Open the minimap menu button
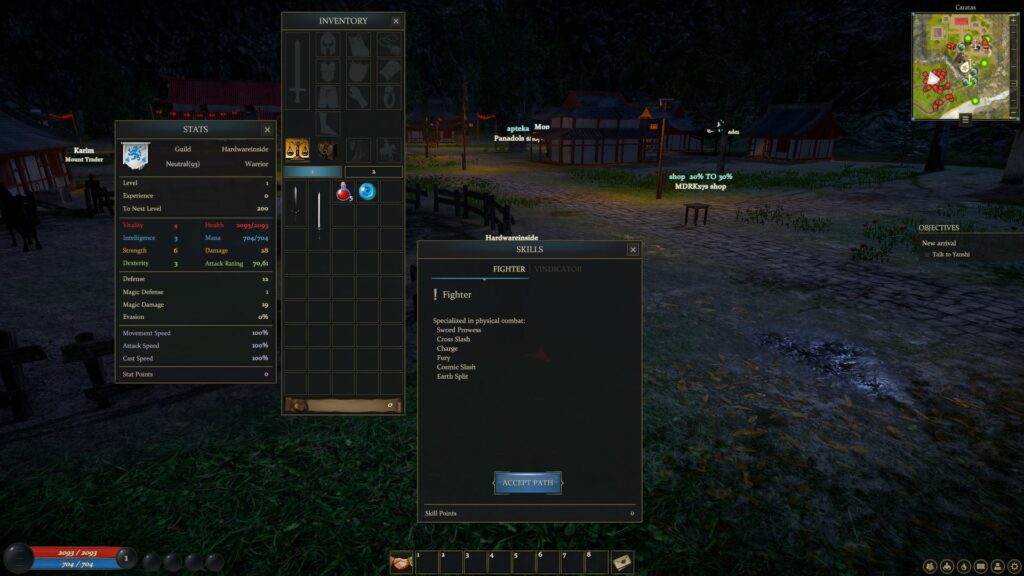Screen dimensions: 1024x576 click(966, 120)
